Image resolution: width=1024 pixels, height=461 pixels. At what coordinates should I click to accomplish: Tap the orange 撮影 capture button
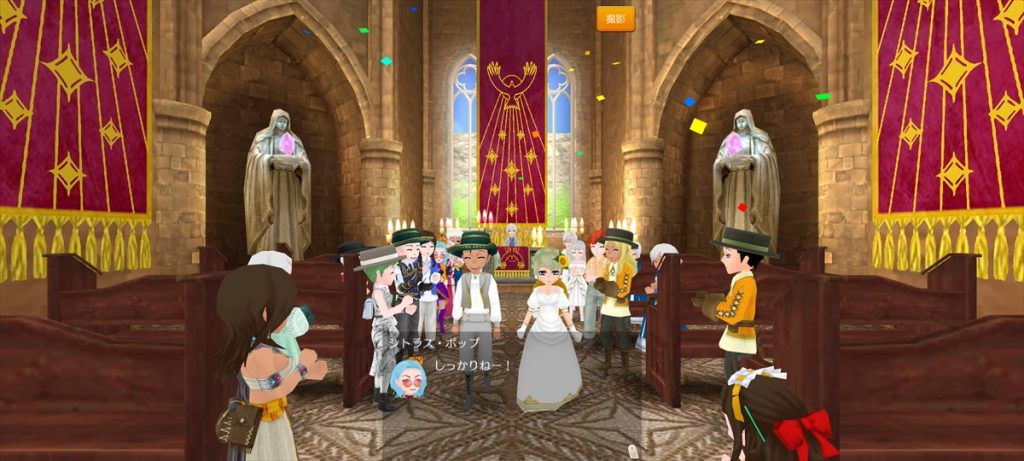coord(615,19)
